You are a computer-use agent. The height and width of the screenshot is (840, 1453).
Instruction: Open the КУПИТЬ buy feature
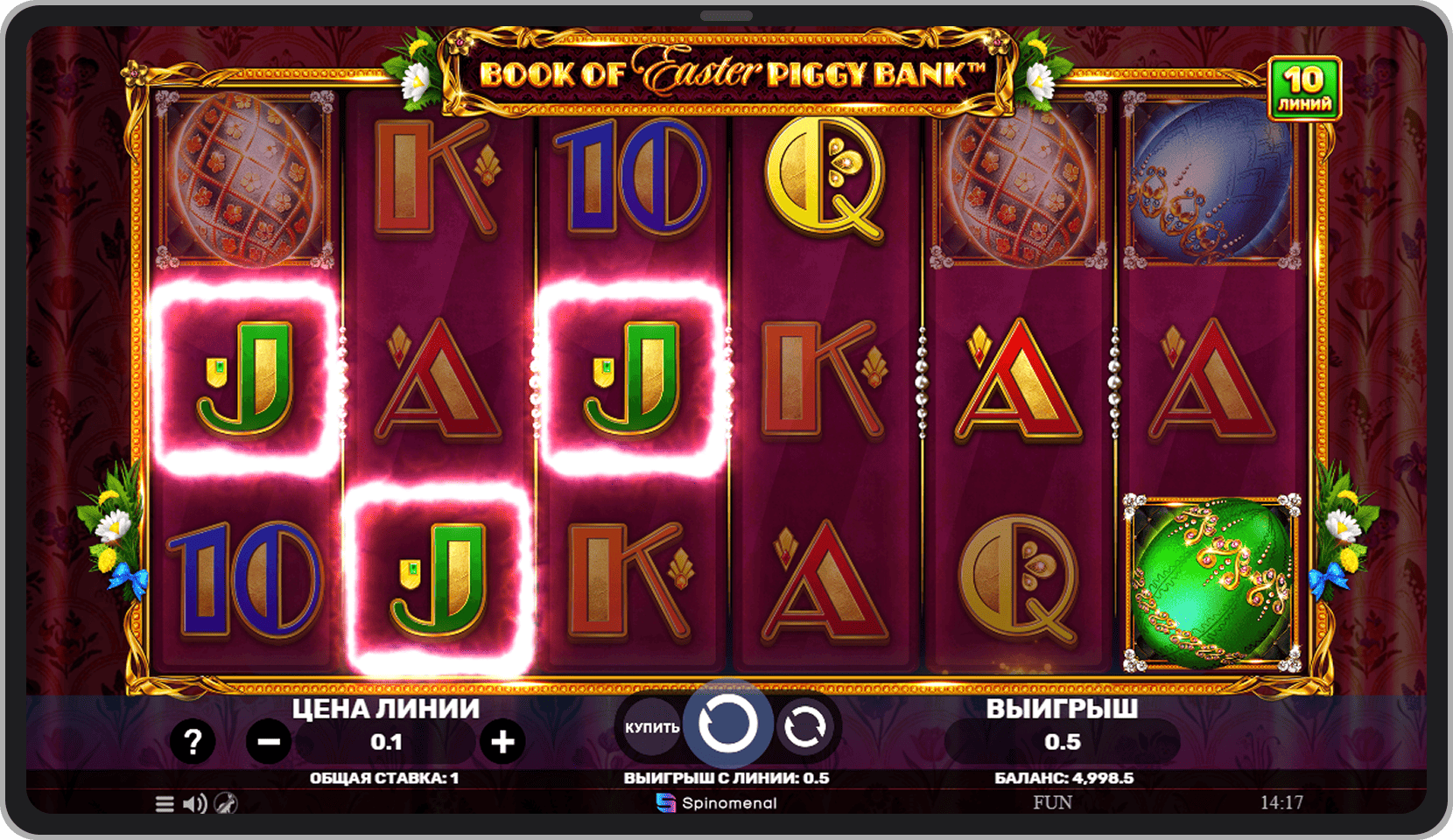[x=652, y=727]
